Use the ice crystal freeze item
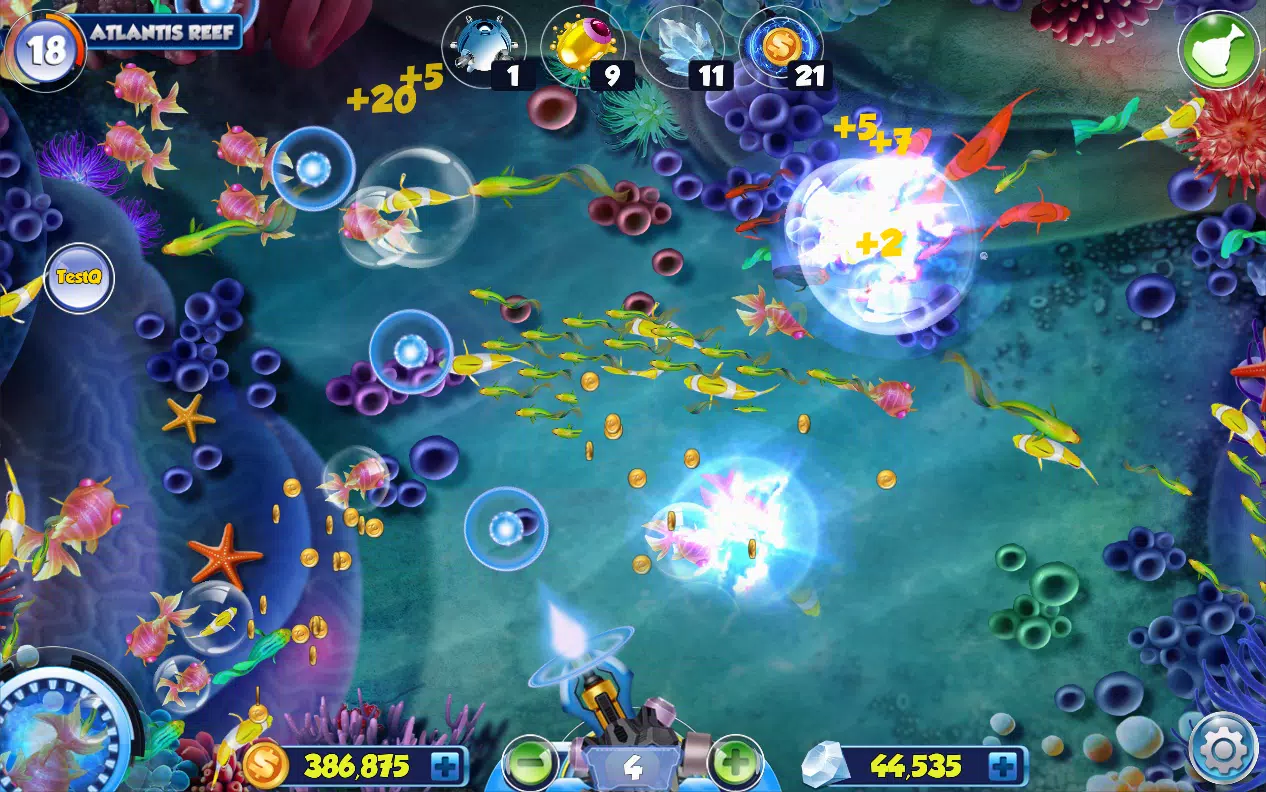Screen dimensions: 1266x792 [x=681, y=46]
